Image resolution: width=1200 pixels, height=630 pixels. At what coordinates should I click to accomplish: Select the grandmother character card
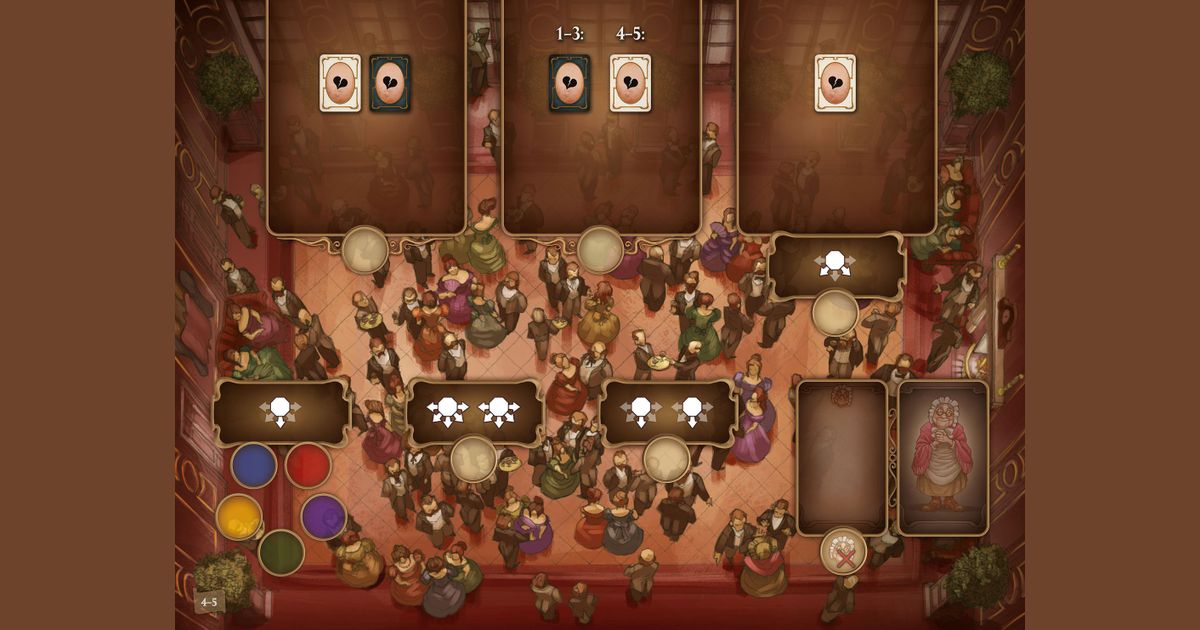click(943, 458)
